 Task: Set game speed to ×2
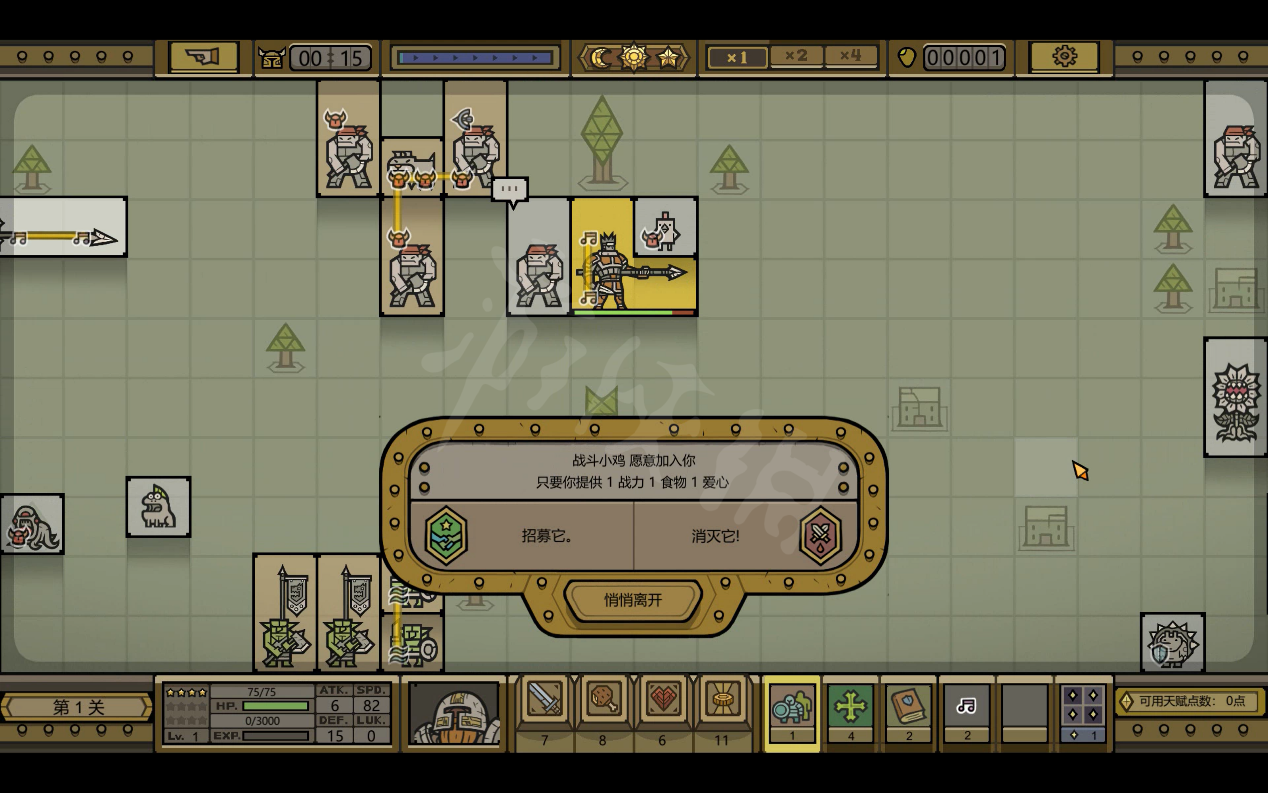795,57
